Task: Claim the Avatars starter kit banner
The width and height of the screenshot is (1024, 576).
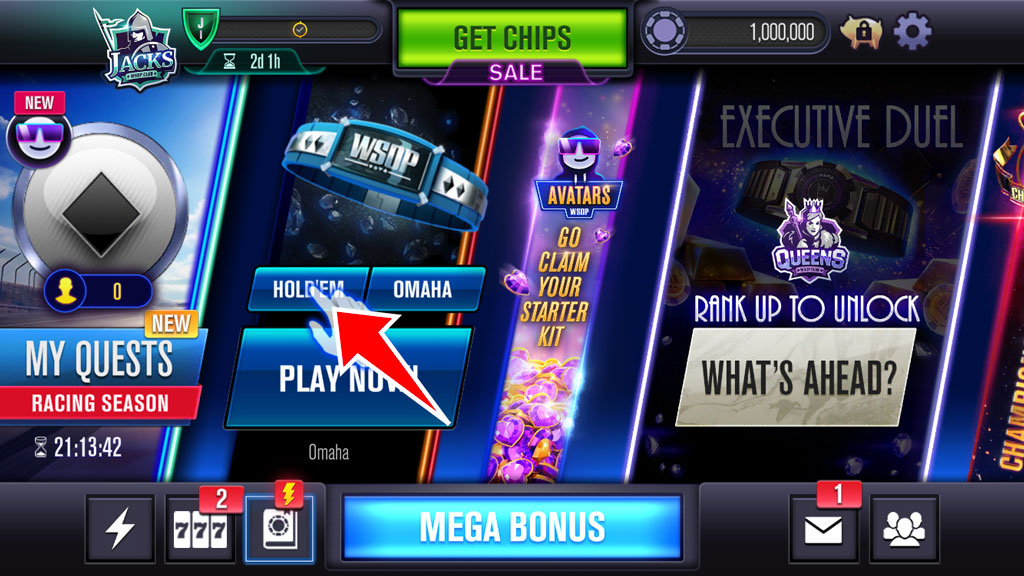Action: pyautogui.click(x=566, y=280)
